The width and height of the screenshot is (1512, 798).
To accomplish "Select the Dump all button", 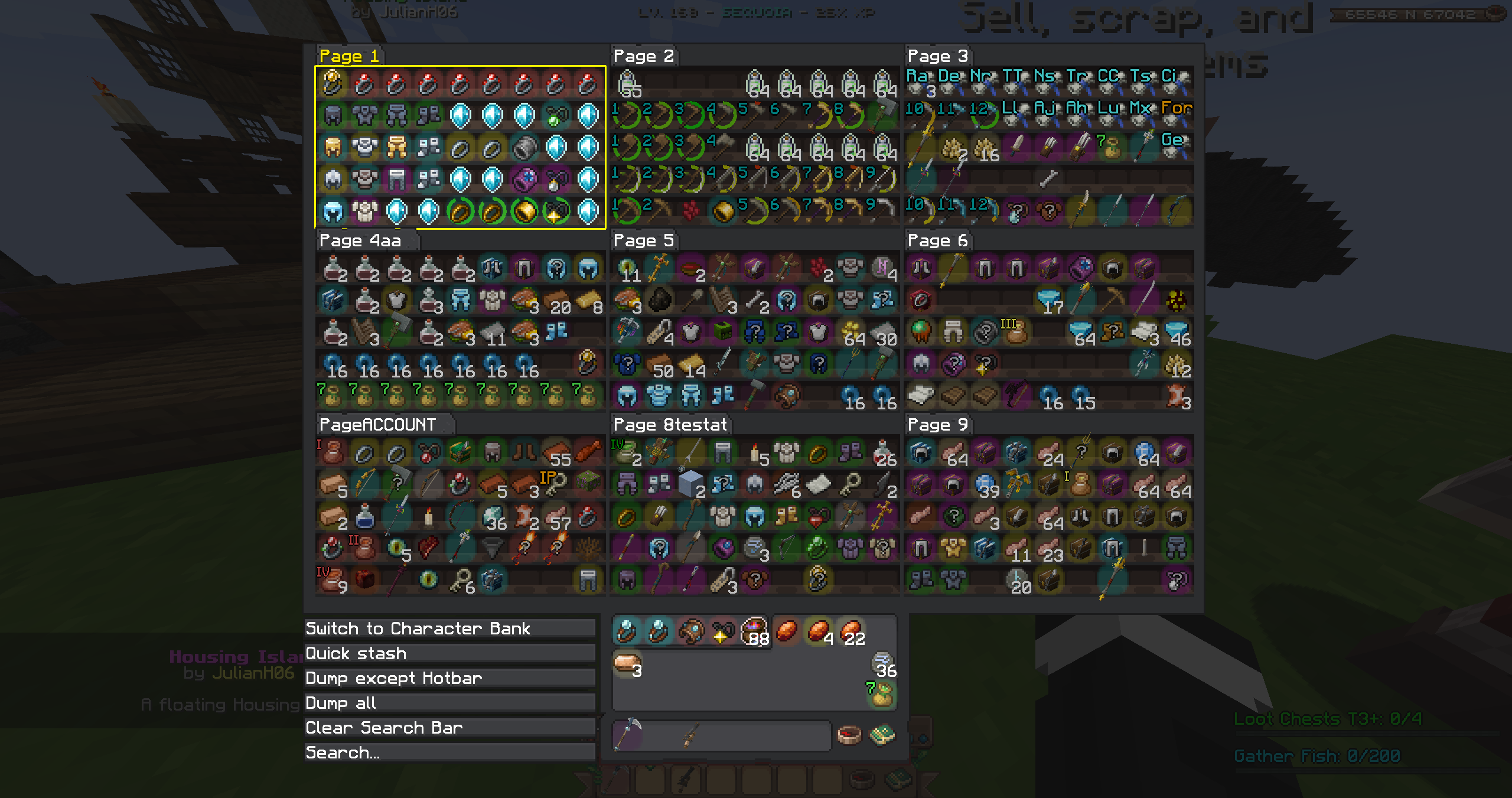I will coord(449,703).
